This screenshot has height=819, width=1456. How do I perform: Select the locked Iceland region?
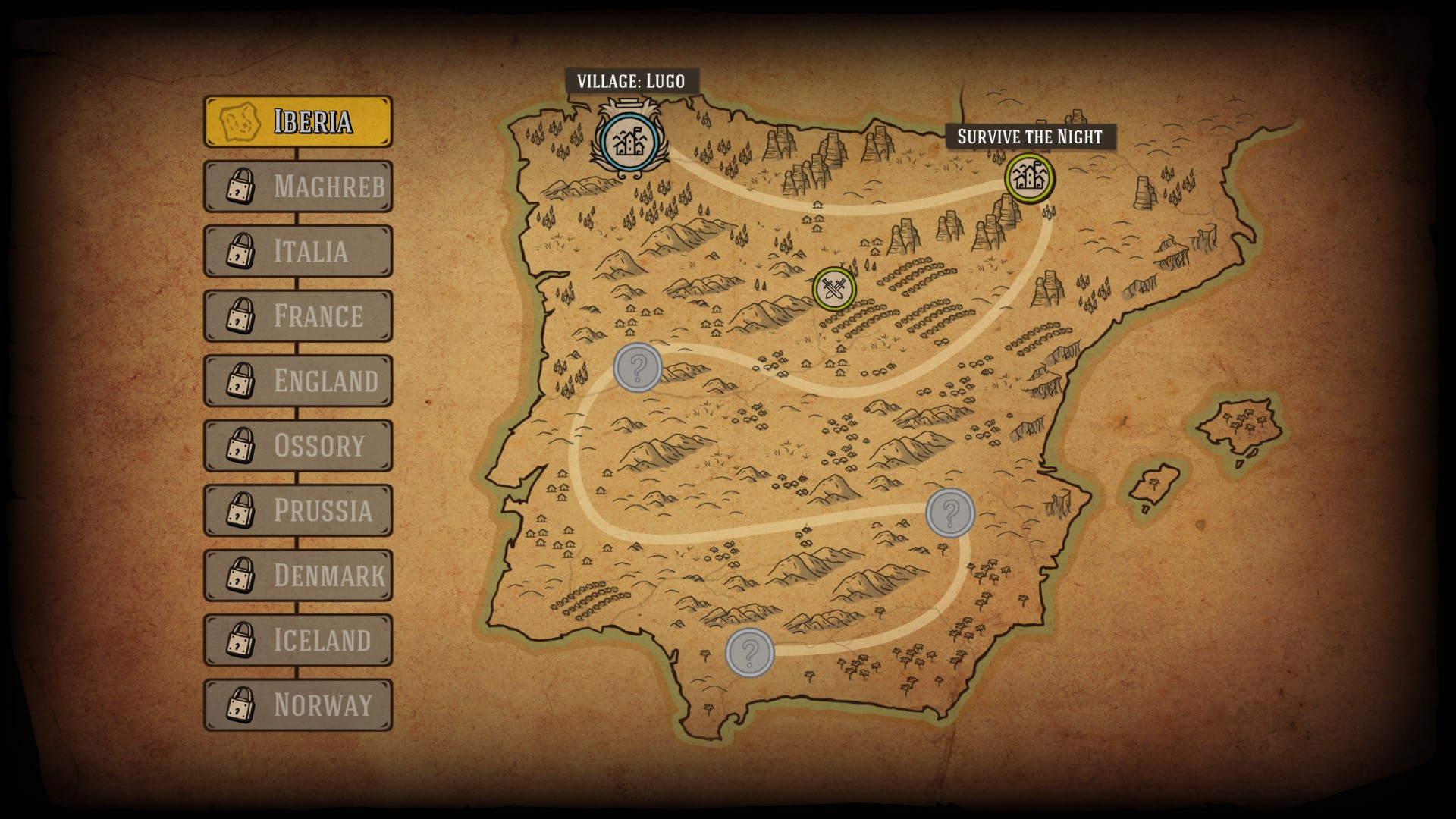click(298, 640)
